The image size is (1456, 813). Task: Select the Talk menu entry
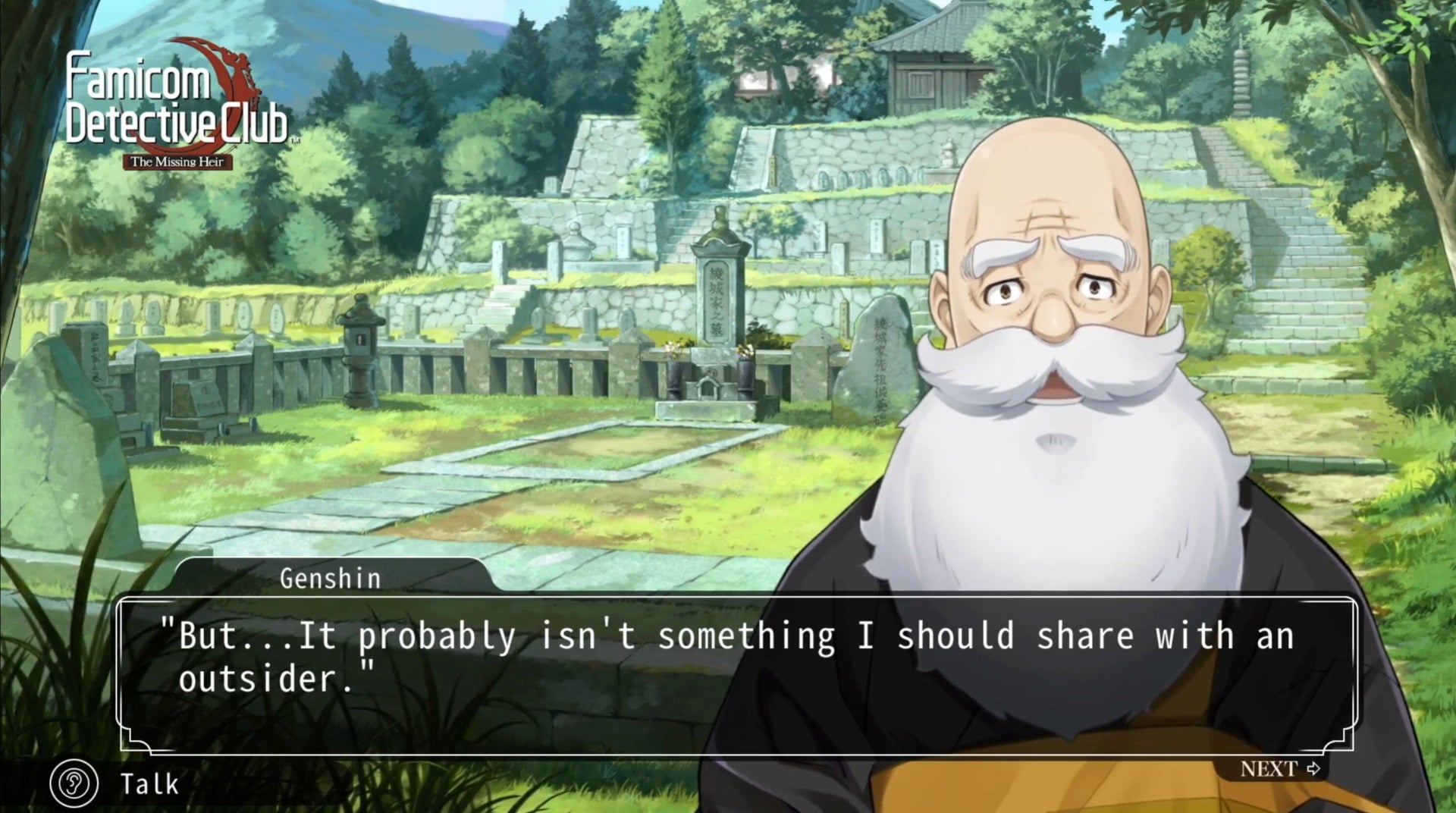149,785
